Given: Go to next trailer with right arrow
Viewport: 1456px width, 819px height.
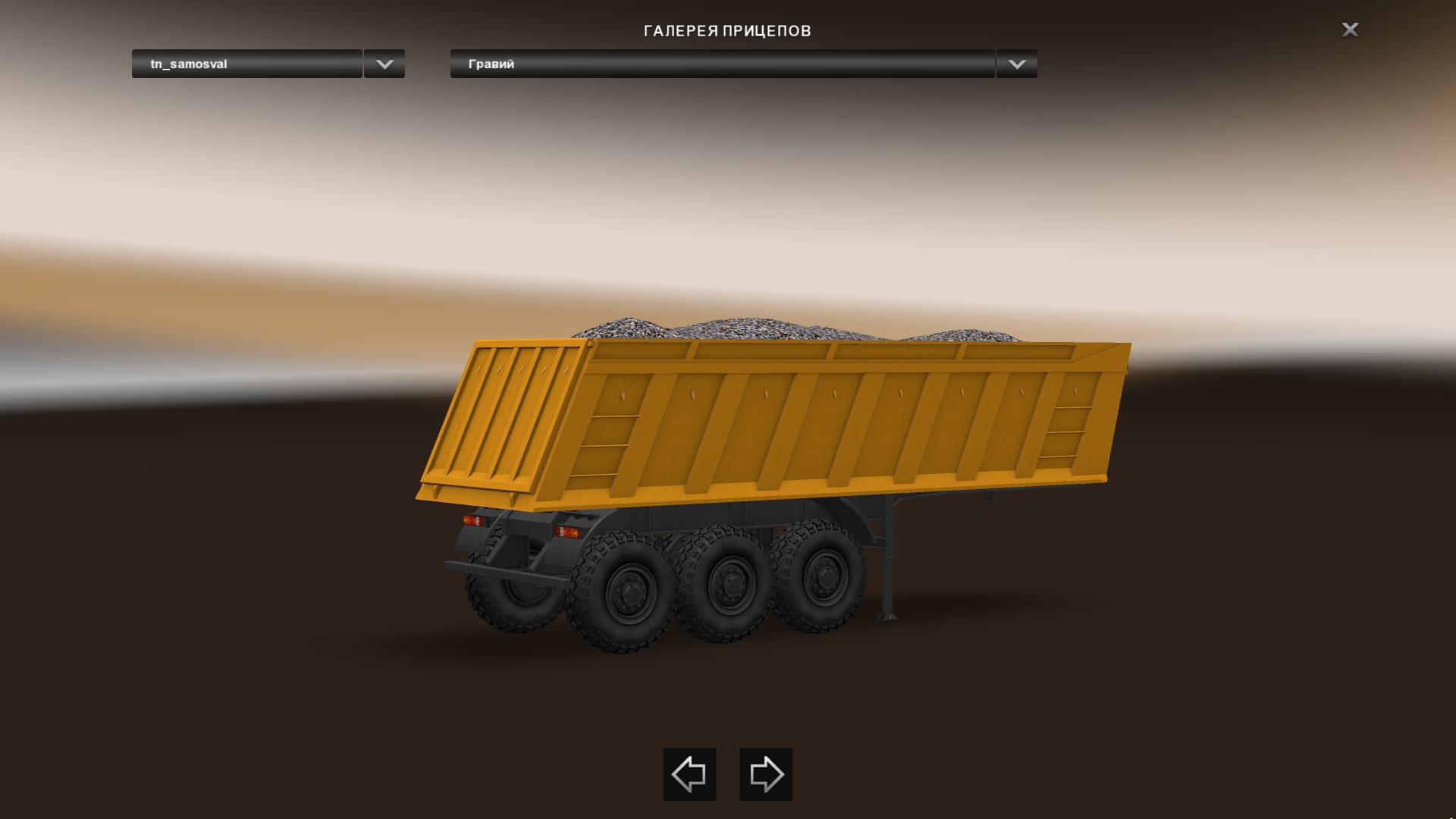Looking at the screenshot, I should [766, 774].
